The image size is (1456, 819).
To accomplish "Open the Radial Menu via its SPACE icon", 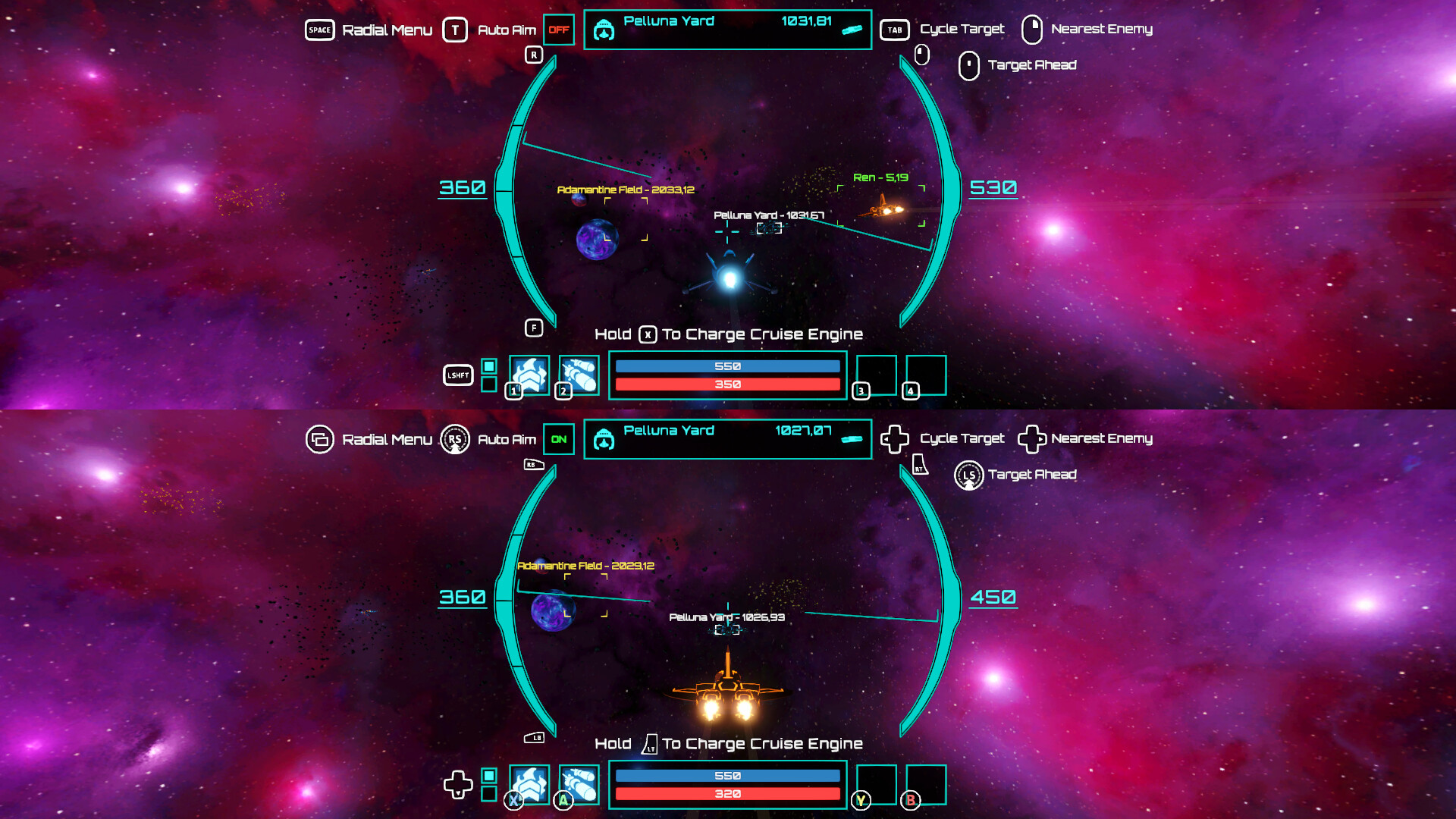I will click(x=320, y=30).
